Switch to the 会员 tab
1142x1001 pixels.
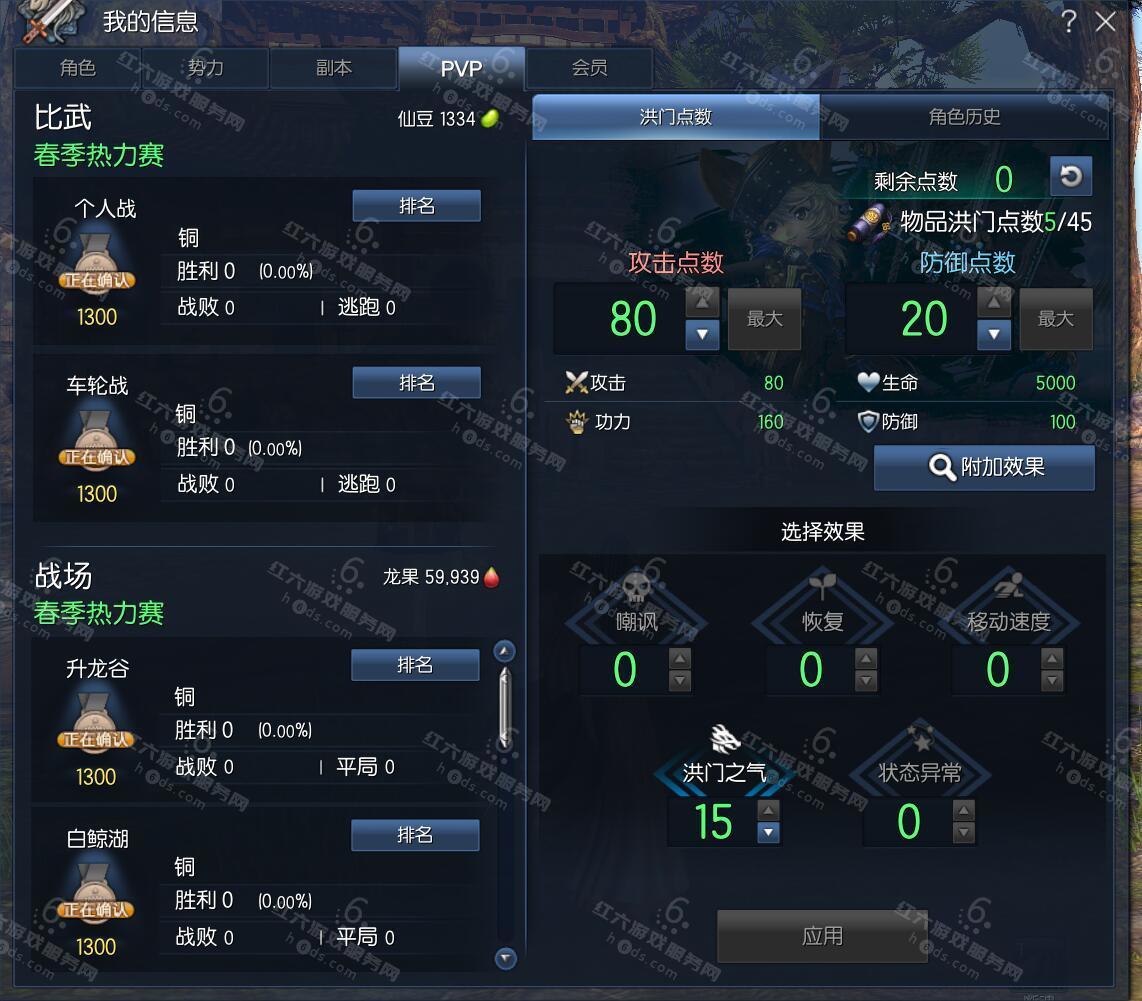click(x=589, y=69)
